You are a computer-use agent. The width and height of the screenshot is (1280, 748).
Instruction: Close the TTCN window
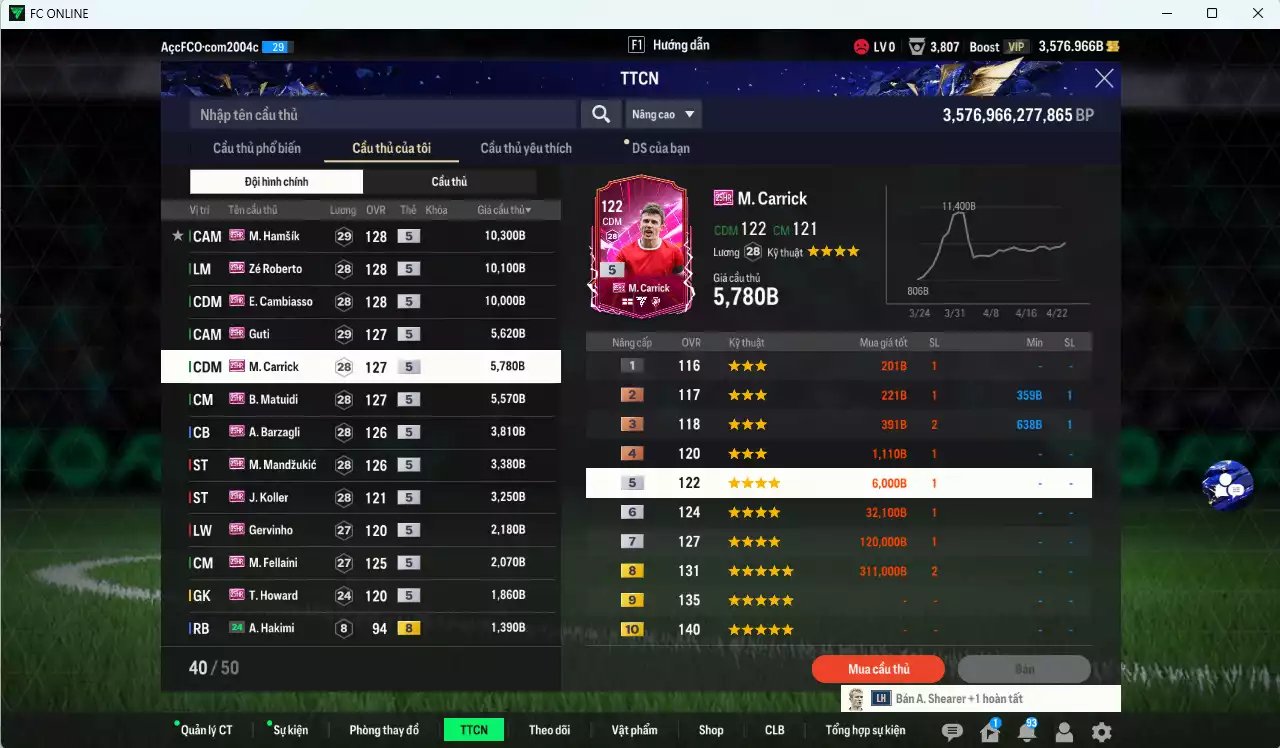click(1104, 79)
